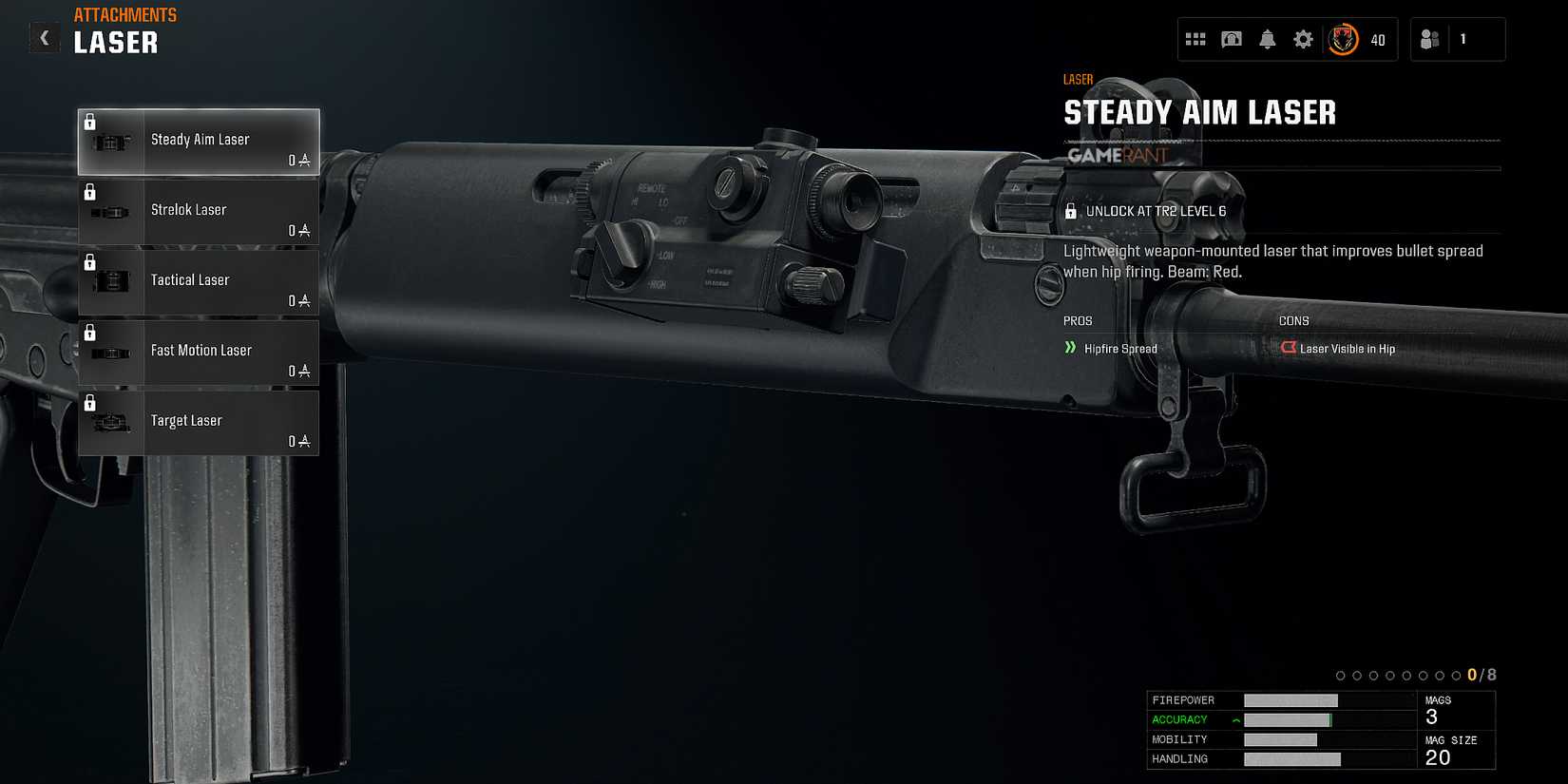Image resolution: width=1568 pixels, height=784 pixels.
Task: Click the unlock padlock near TR2 LEVEL 6
Action: click(1072, 211)
